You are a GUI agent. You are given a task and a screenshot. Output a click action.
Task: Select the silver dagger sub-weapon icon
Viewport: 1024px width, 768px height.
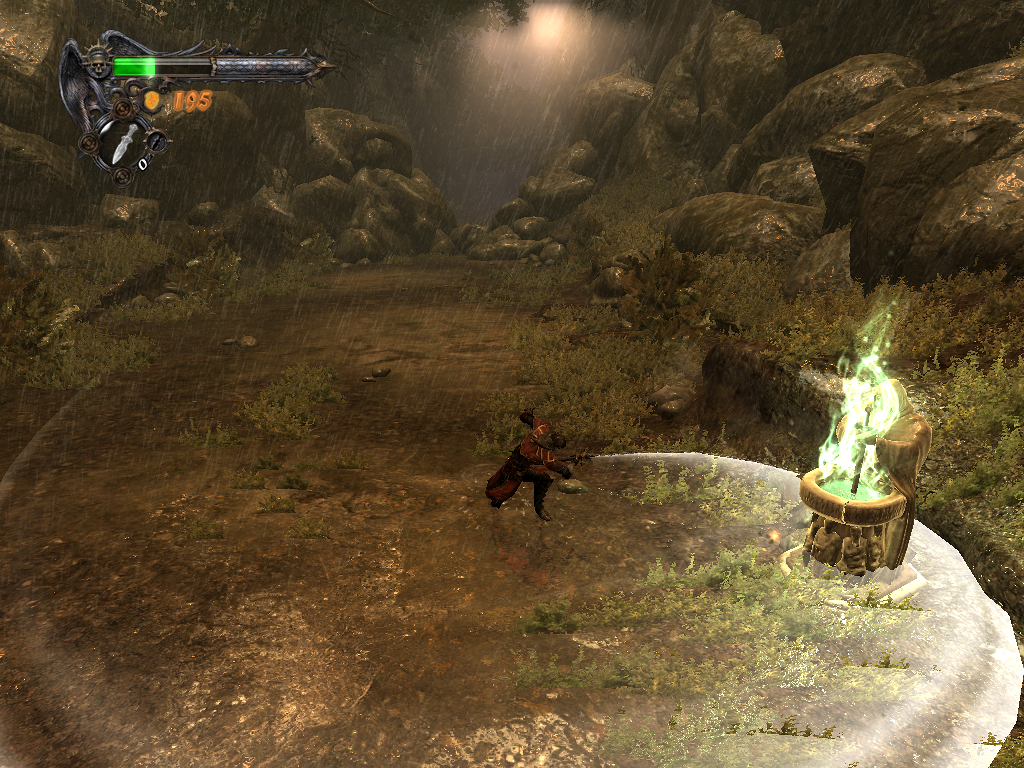[124, 144]
